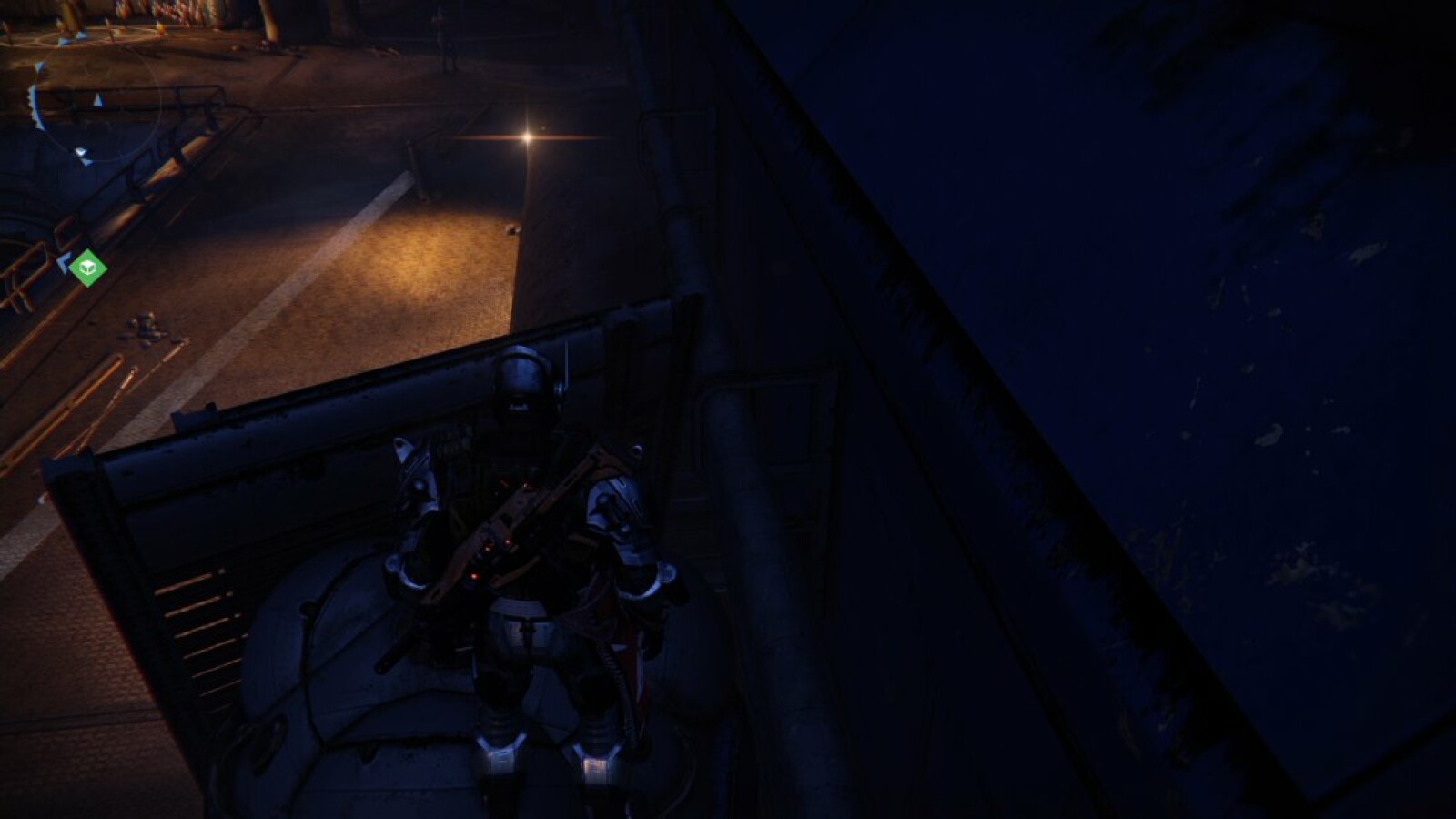Click the triangular marker inside the radar

97,101
